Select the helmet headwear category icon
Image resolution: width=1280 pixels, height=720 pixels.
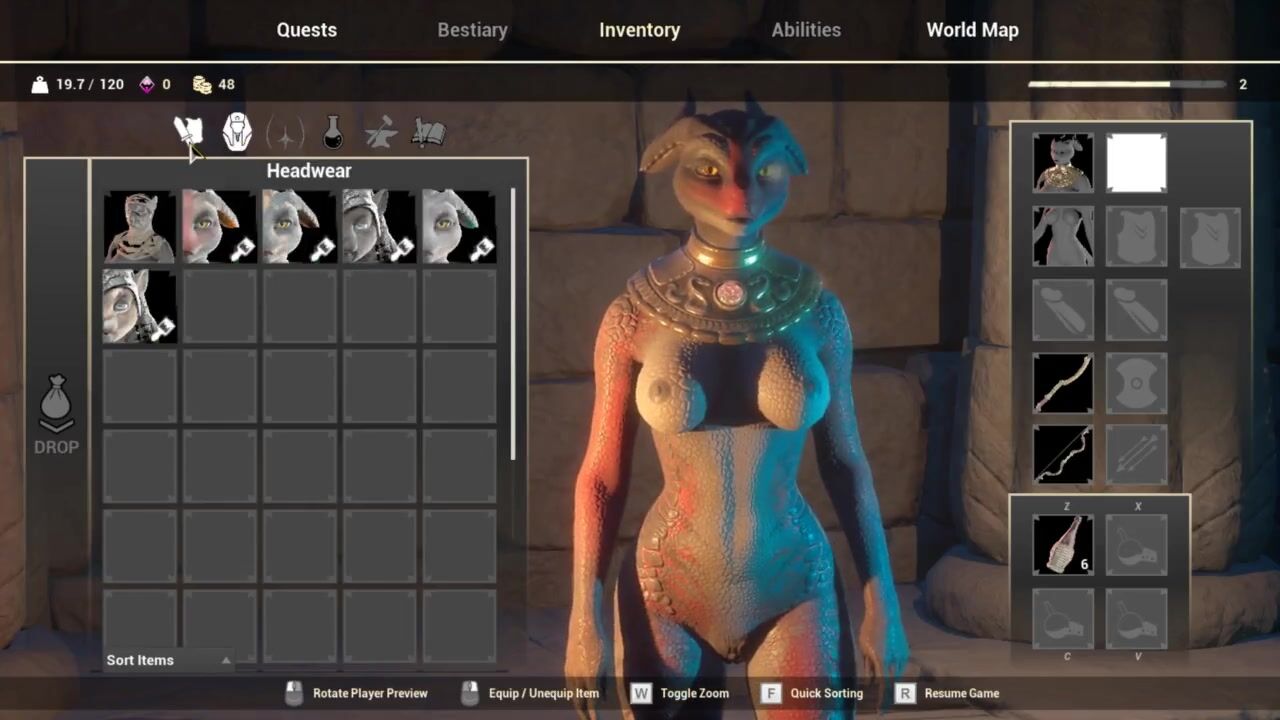[x=237, y=132]
